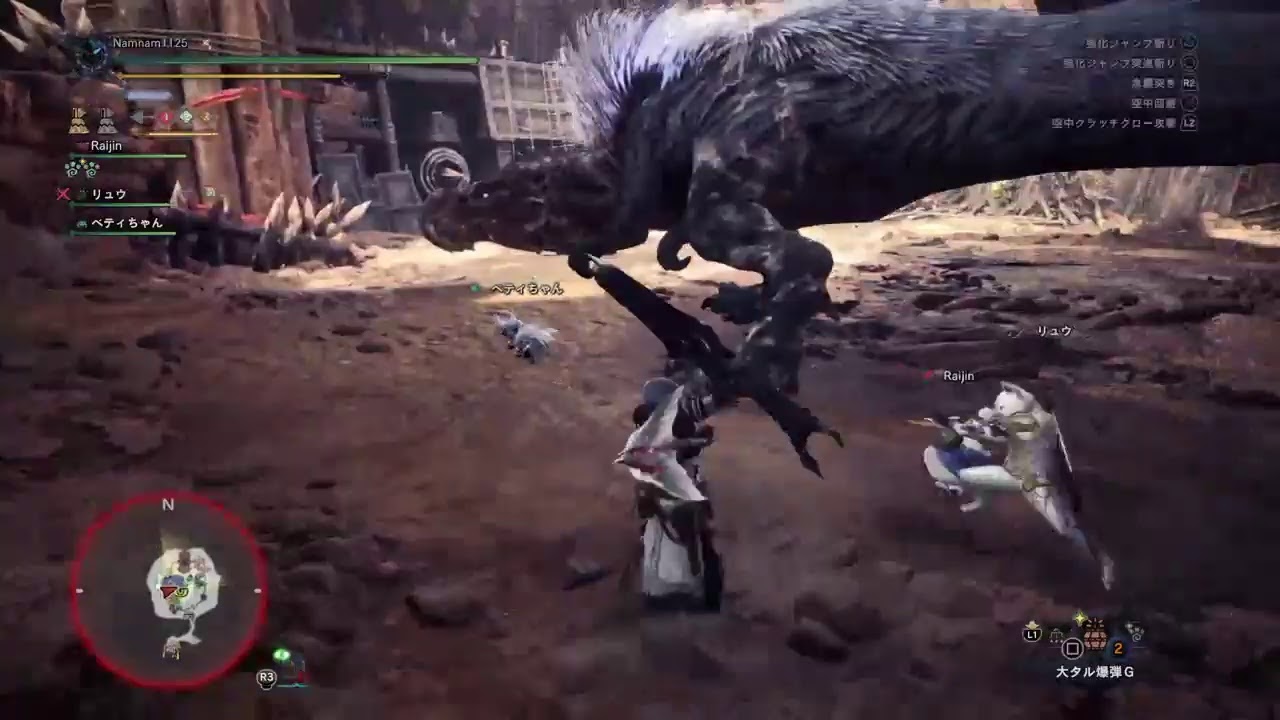Click the sparkle buff icon above the bomb
This screenshot has width=1280, height=720.
tap(1080, 616)
